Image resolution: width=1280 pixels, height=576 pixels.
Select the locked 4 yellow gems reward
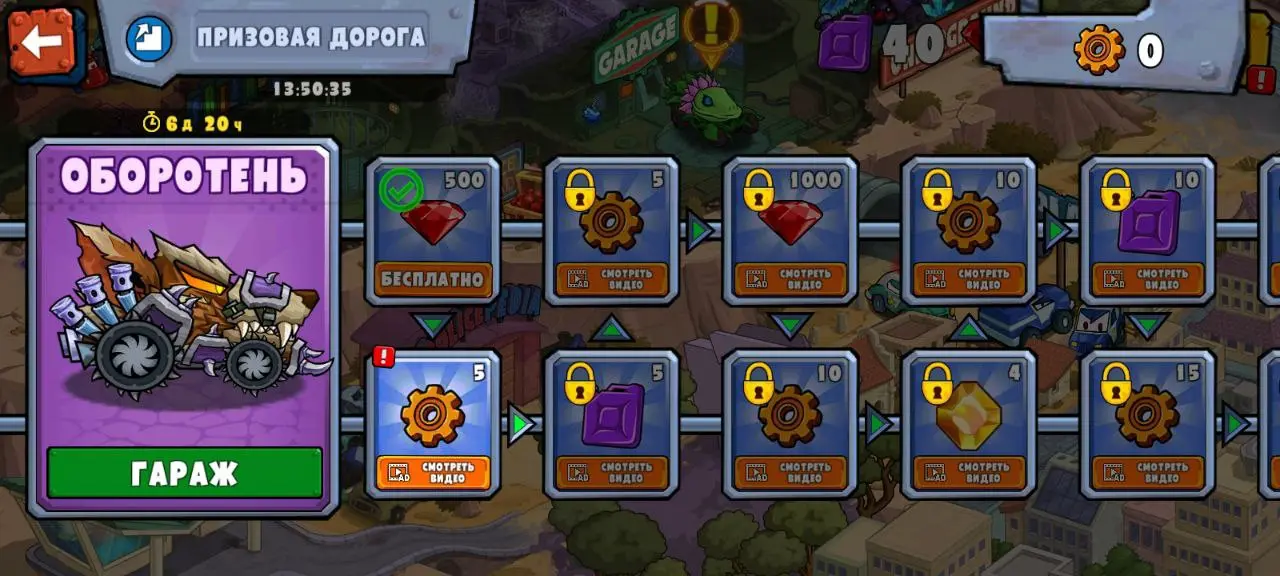[969, 423]
